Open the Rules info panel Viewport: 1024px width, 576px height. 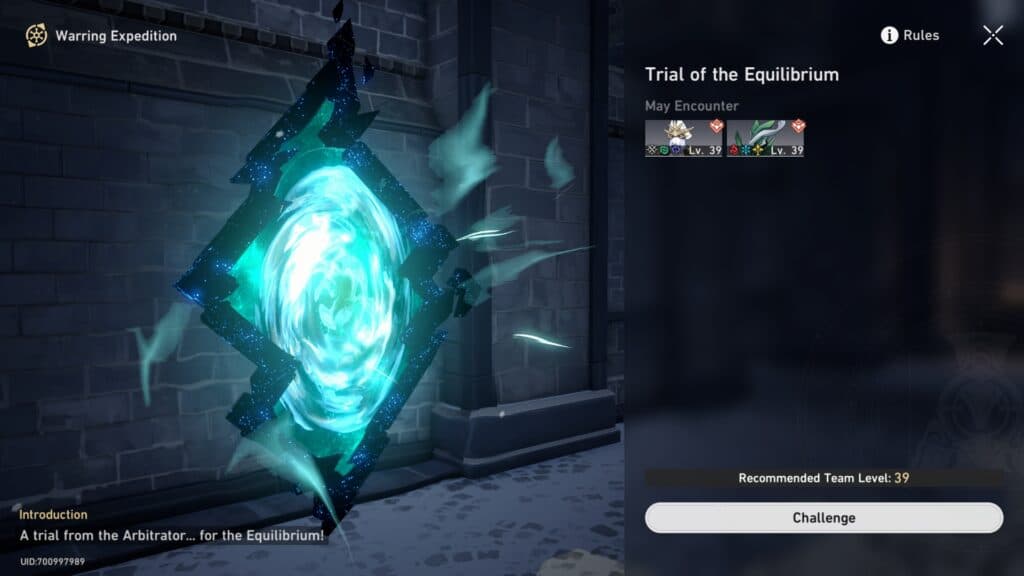(910, 36)
